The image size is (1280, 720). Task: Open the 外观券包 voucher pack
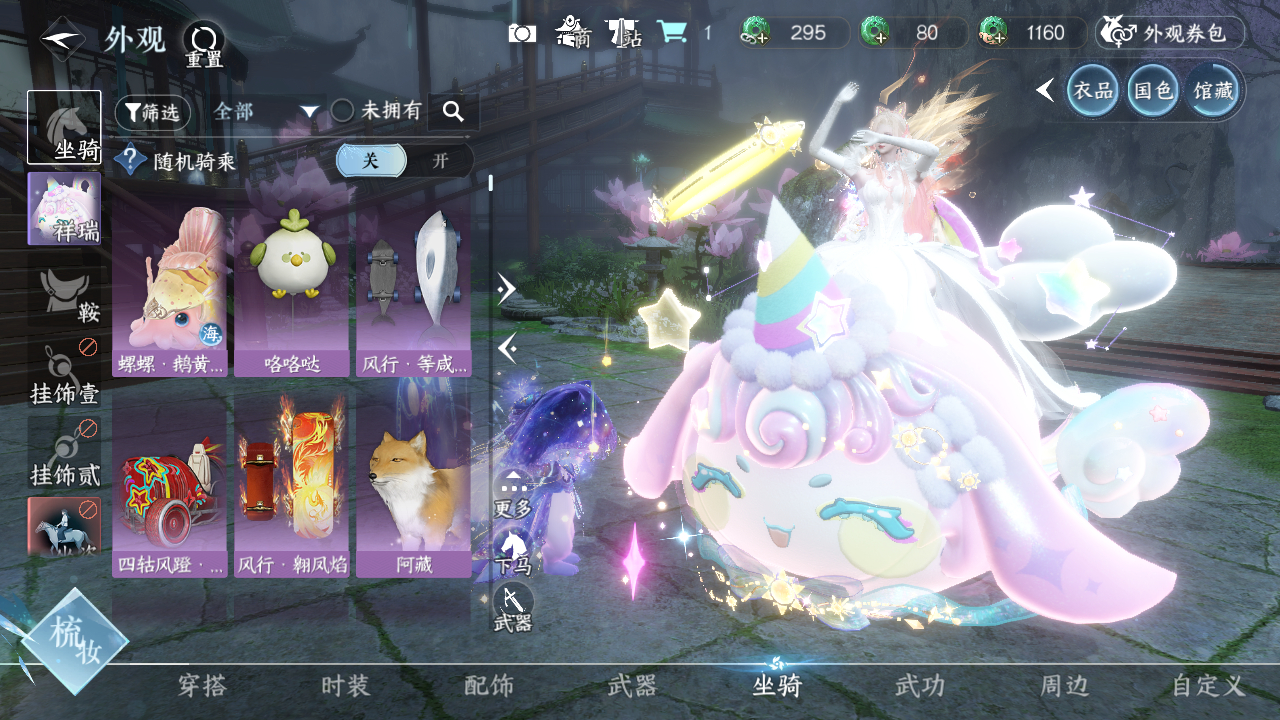coord(1170,33)
